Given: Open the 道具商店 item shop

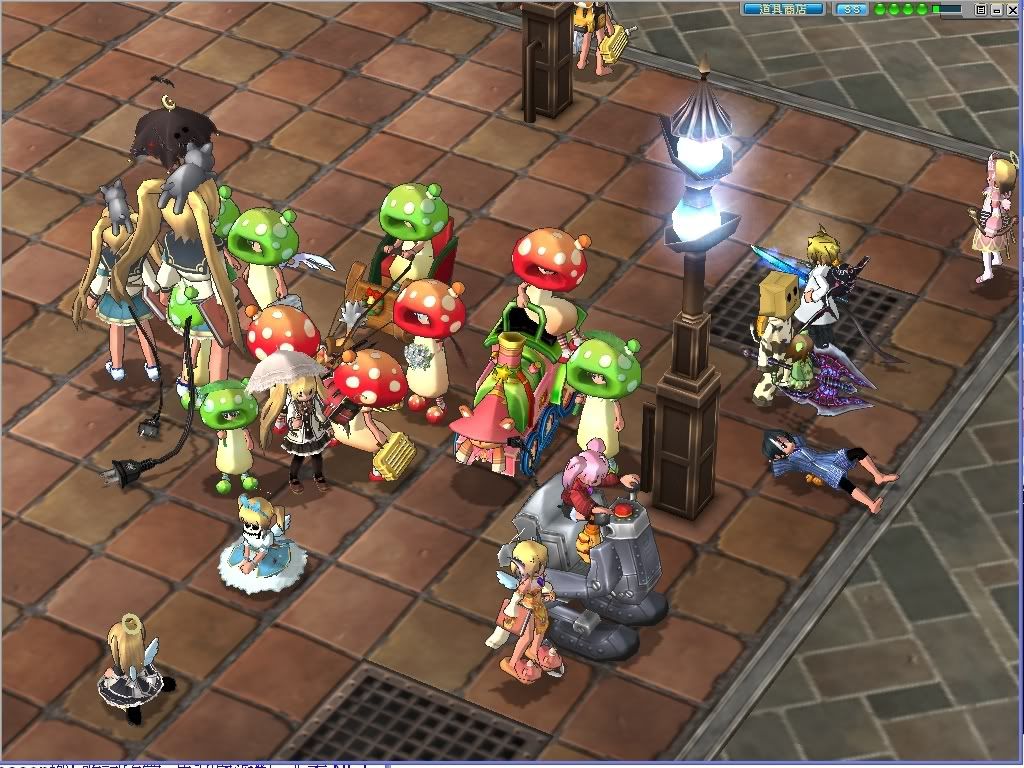Looking at the screenshot, I should coord(783,9).
